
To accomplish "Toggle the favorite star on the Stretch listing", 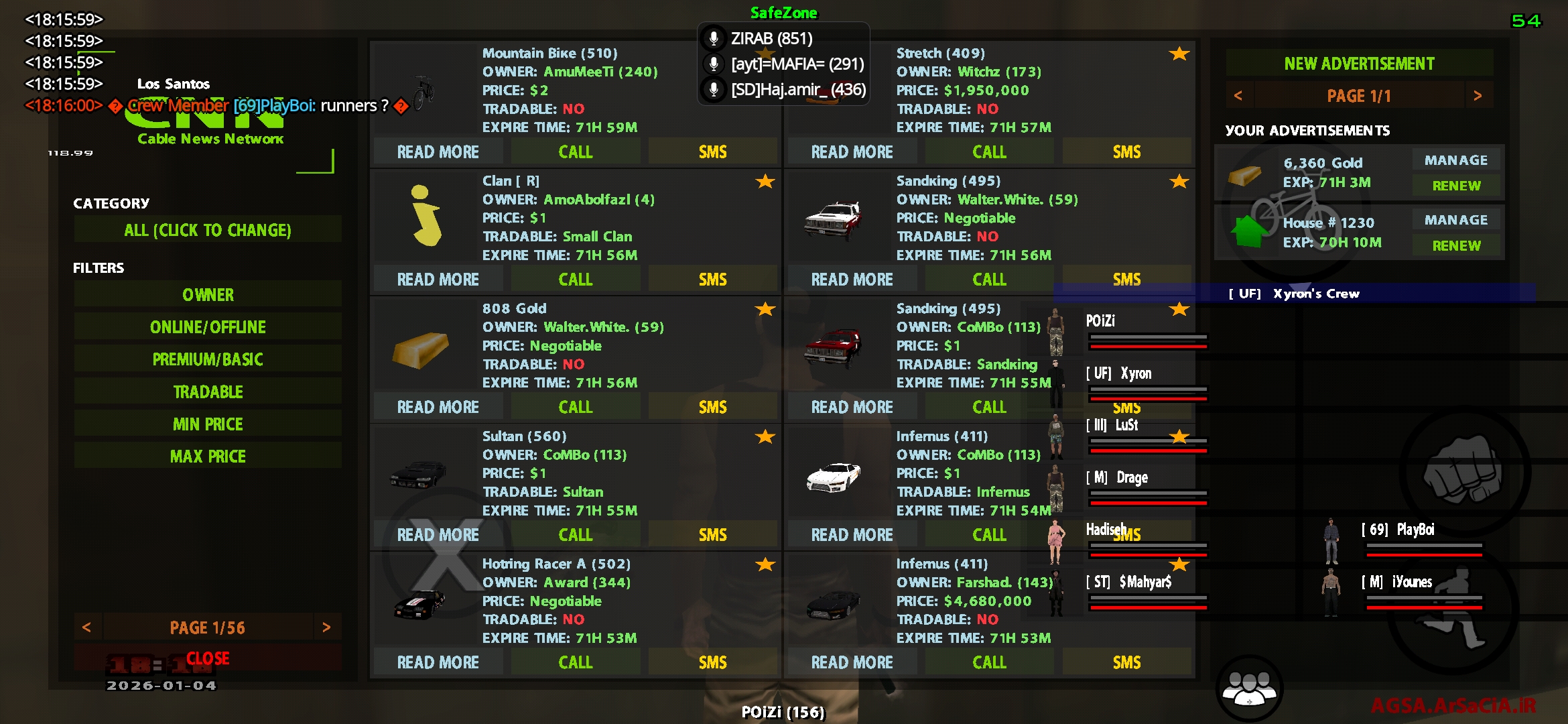I will tap(1179, 54).
